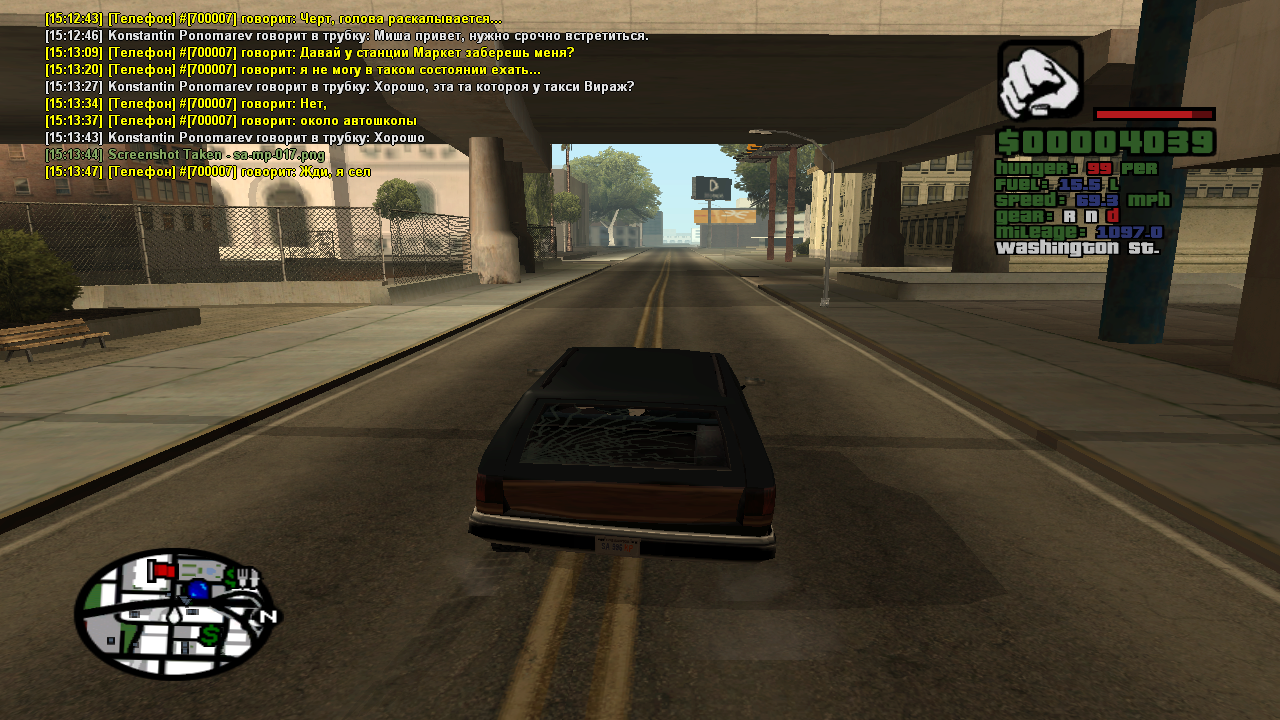Click the north N compass indicator

[267, 617]
